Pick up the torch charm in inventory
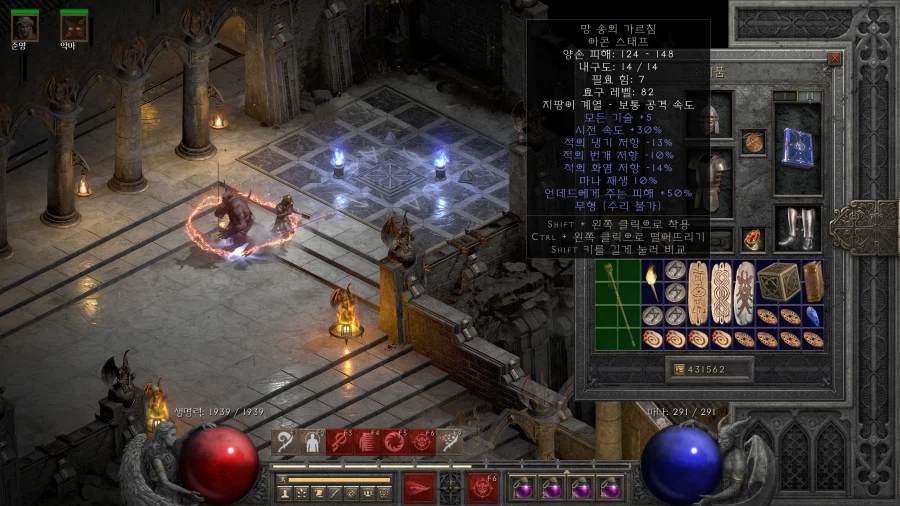 [x=651, y=275]
